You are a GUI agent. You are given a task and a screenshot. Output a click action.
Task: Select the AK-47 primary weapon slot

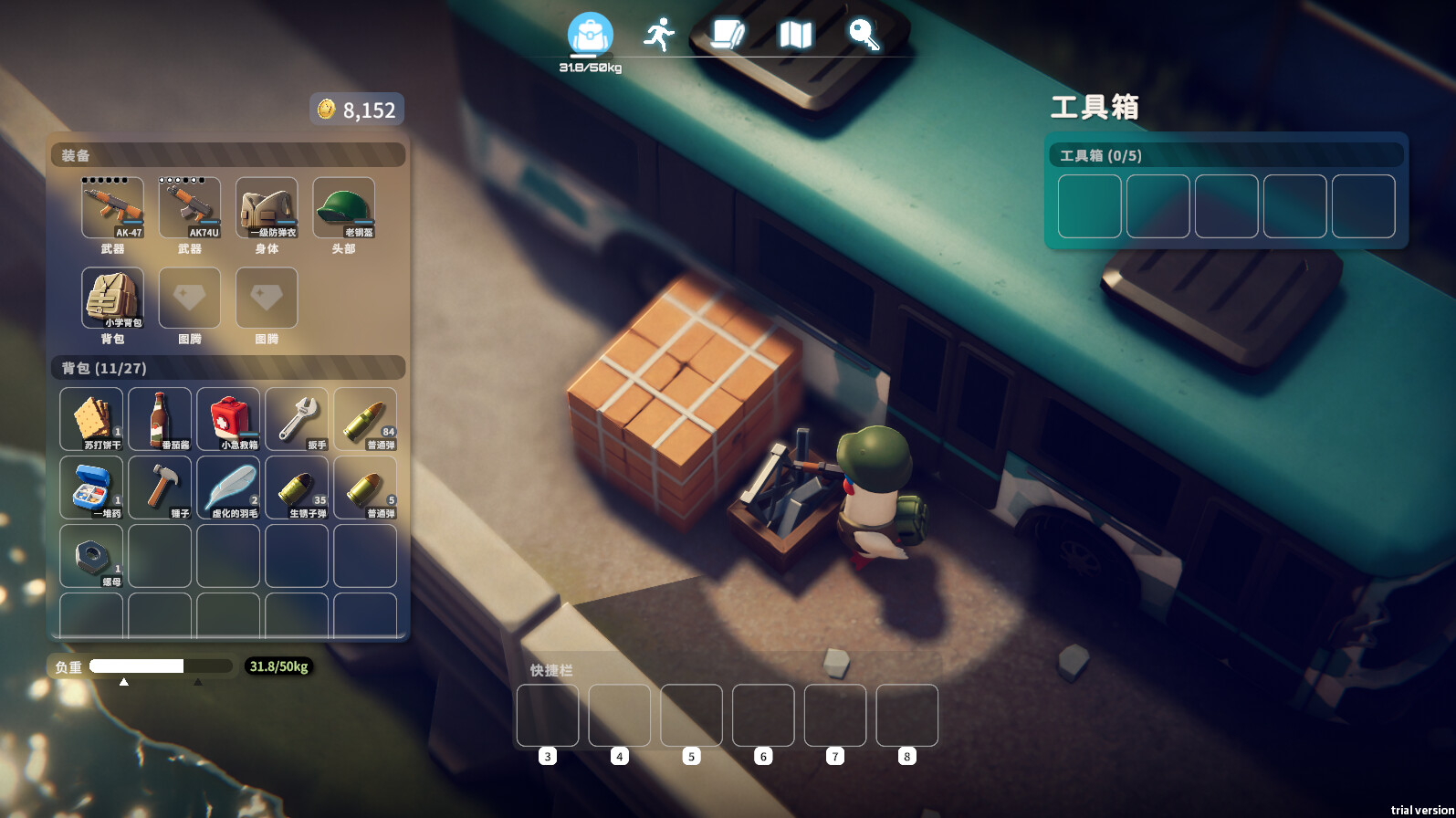coord(113,208)
